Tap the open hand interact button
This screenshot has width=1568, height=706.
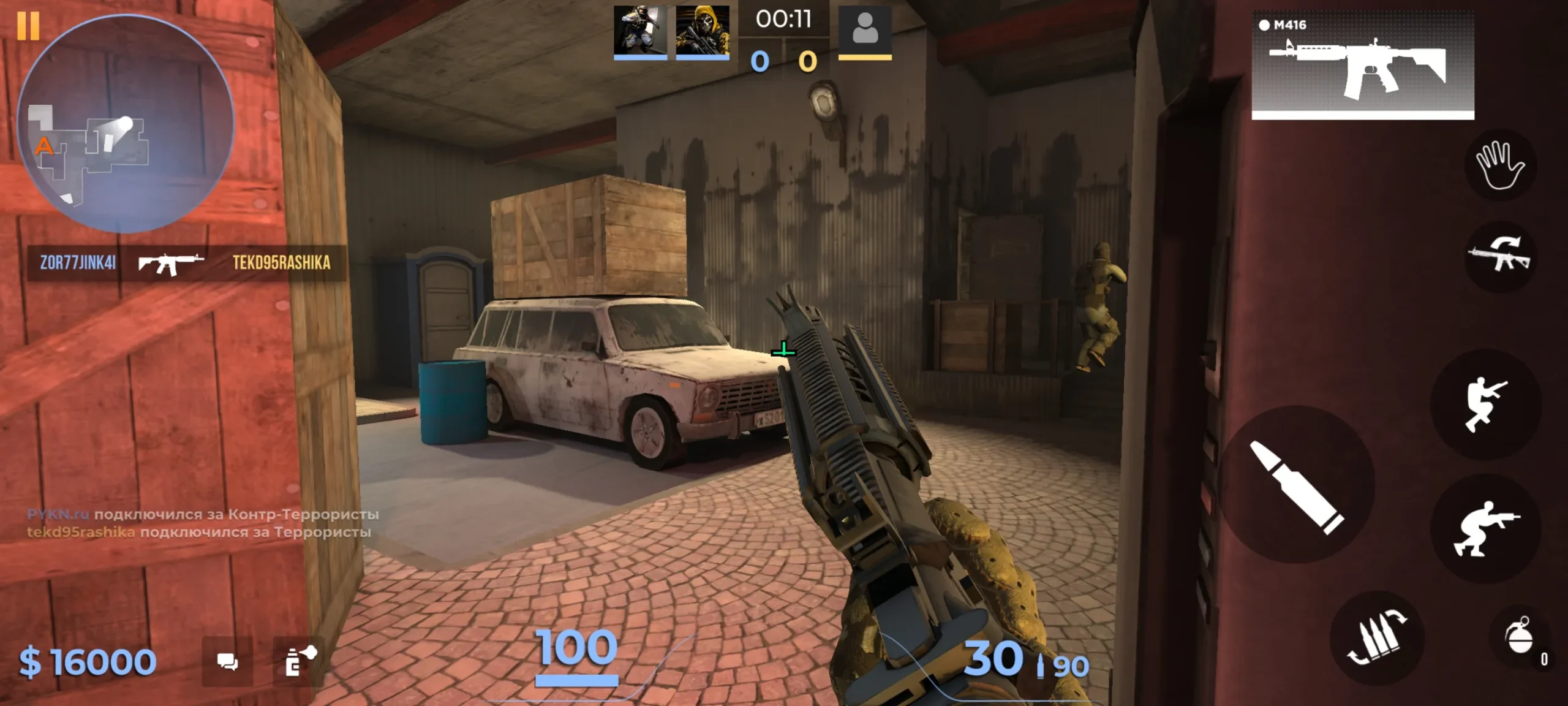pos(1499,164)
